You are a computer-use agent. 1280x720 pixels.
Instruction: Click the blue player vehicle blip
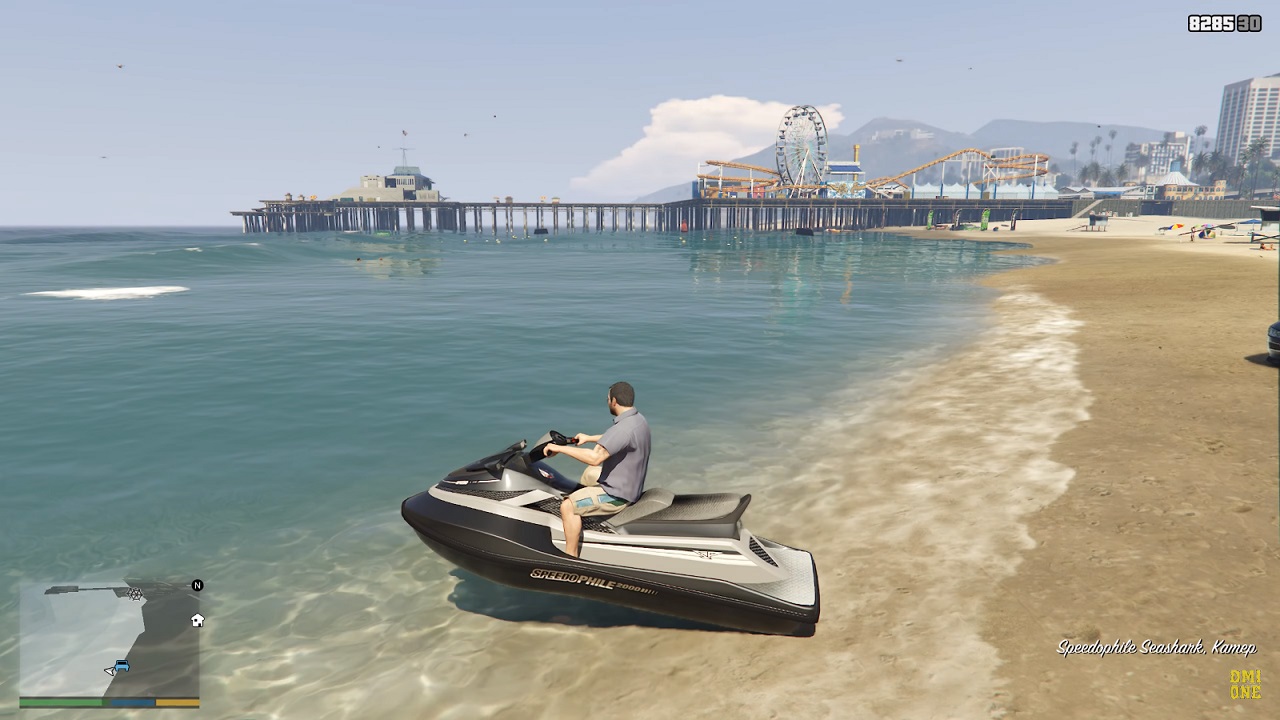(121, 665)
